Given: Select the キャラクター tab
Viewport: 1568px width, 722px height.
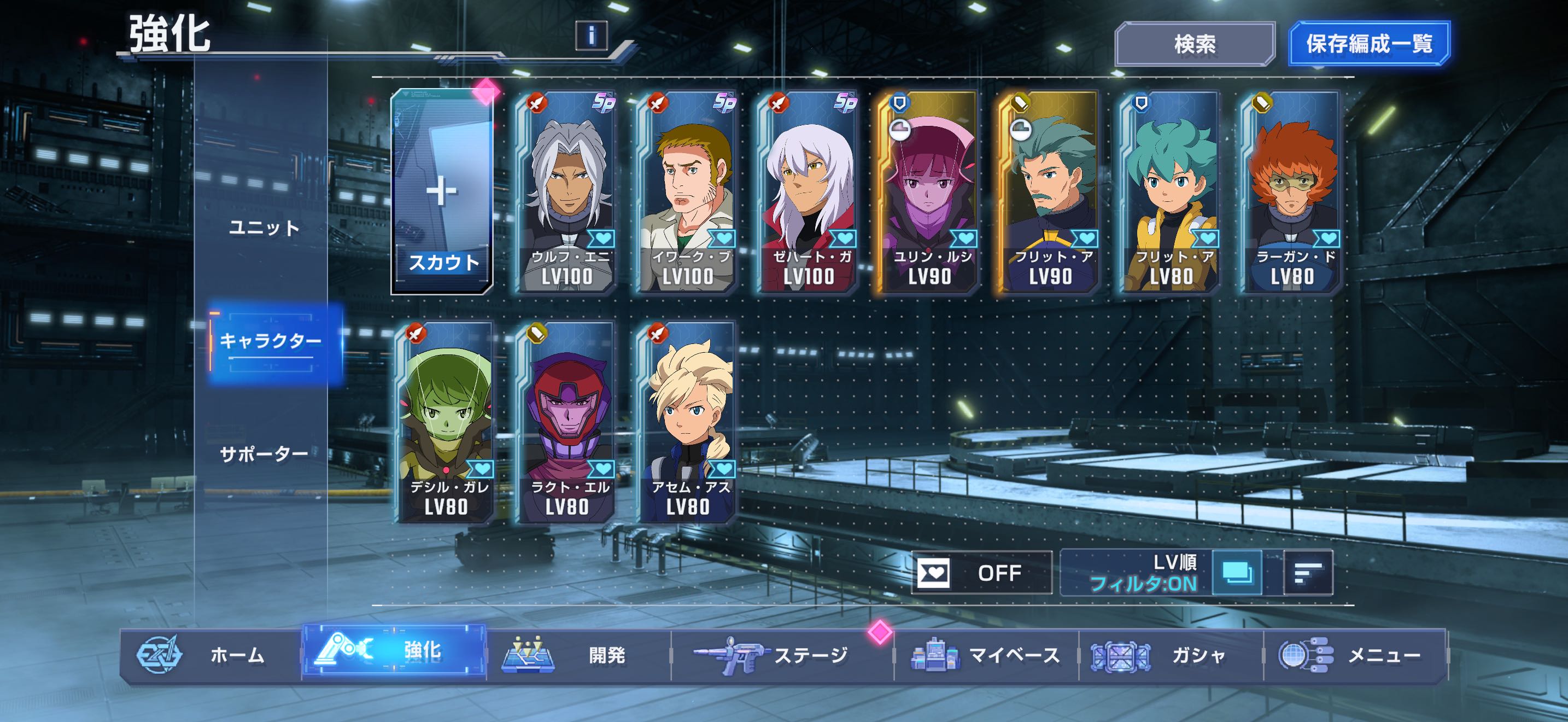Looking at the screenshot, I should pos(270,341).
